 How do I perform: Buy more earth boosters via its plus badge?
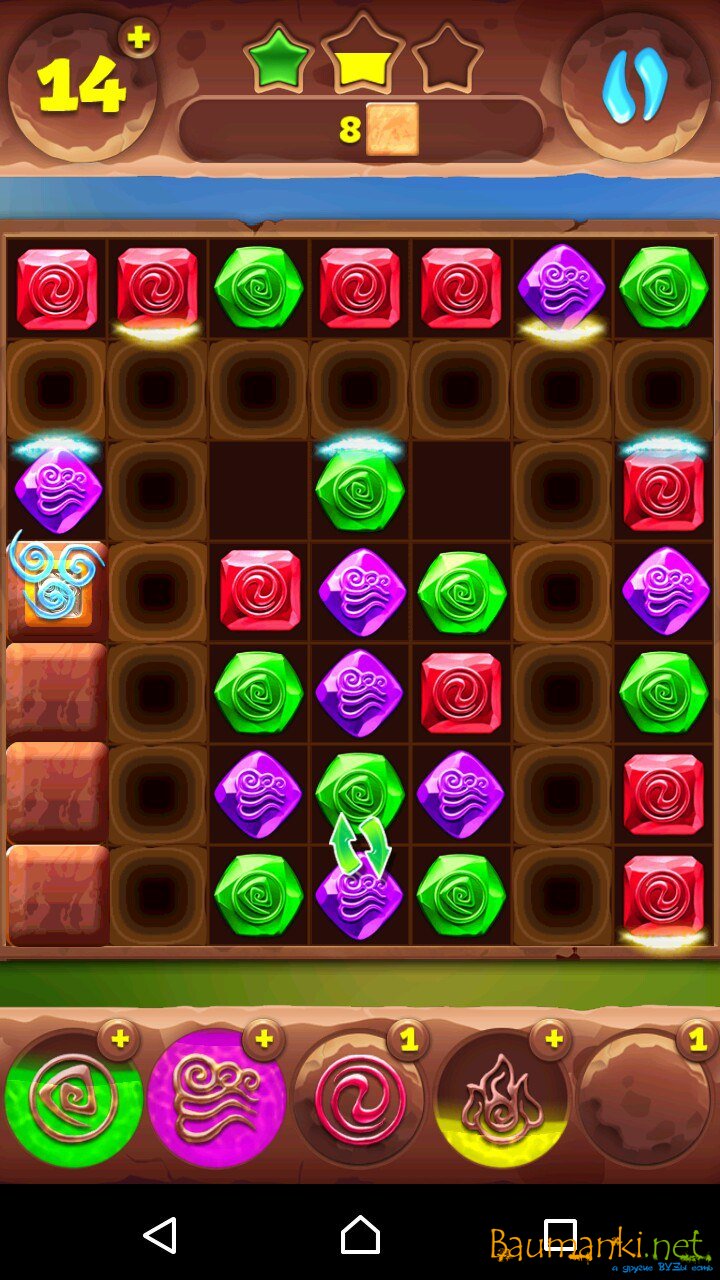point(119,1040)
